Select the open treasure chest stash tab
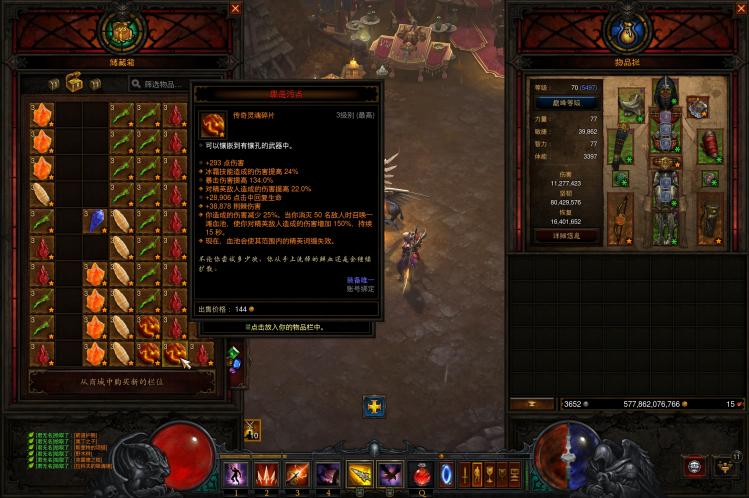 [x=74, y=84]
